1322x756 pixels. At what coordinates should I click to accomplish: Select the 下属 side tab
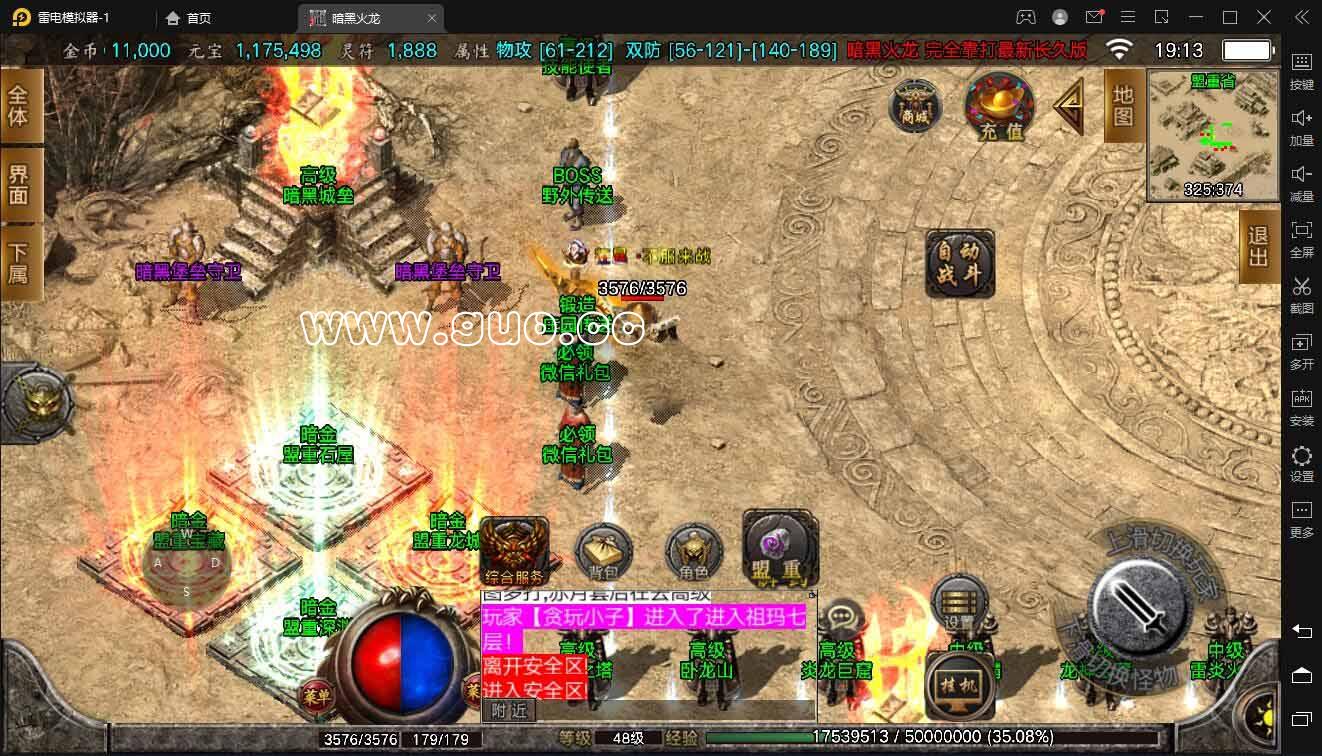20,262
